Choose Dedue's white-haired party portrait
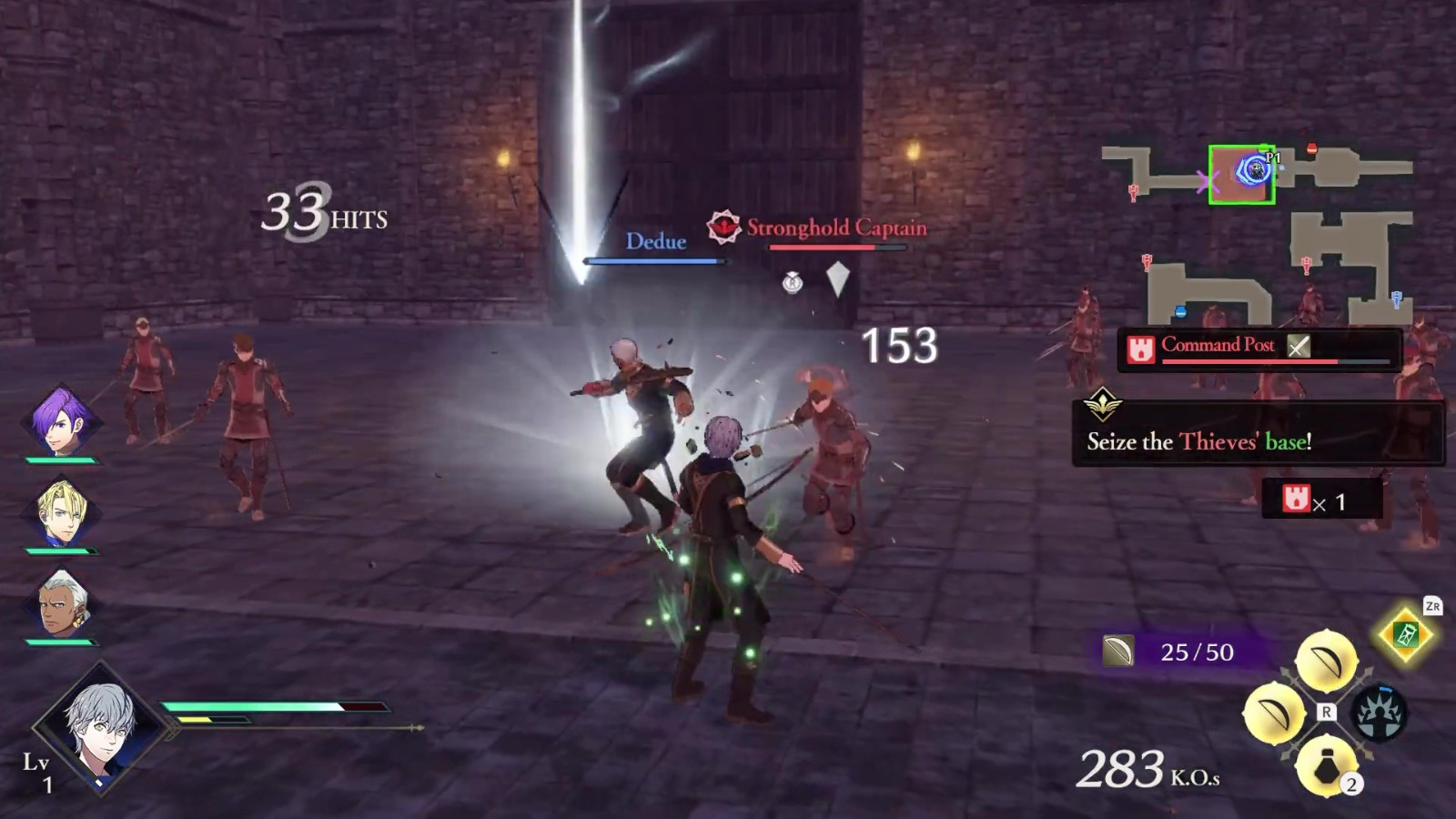Viewport: 1456px width, 819px height. click(x=62, y=603)
